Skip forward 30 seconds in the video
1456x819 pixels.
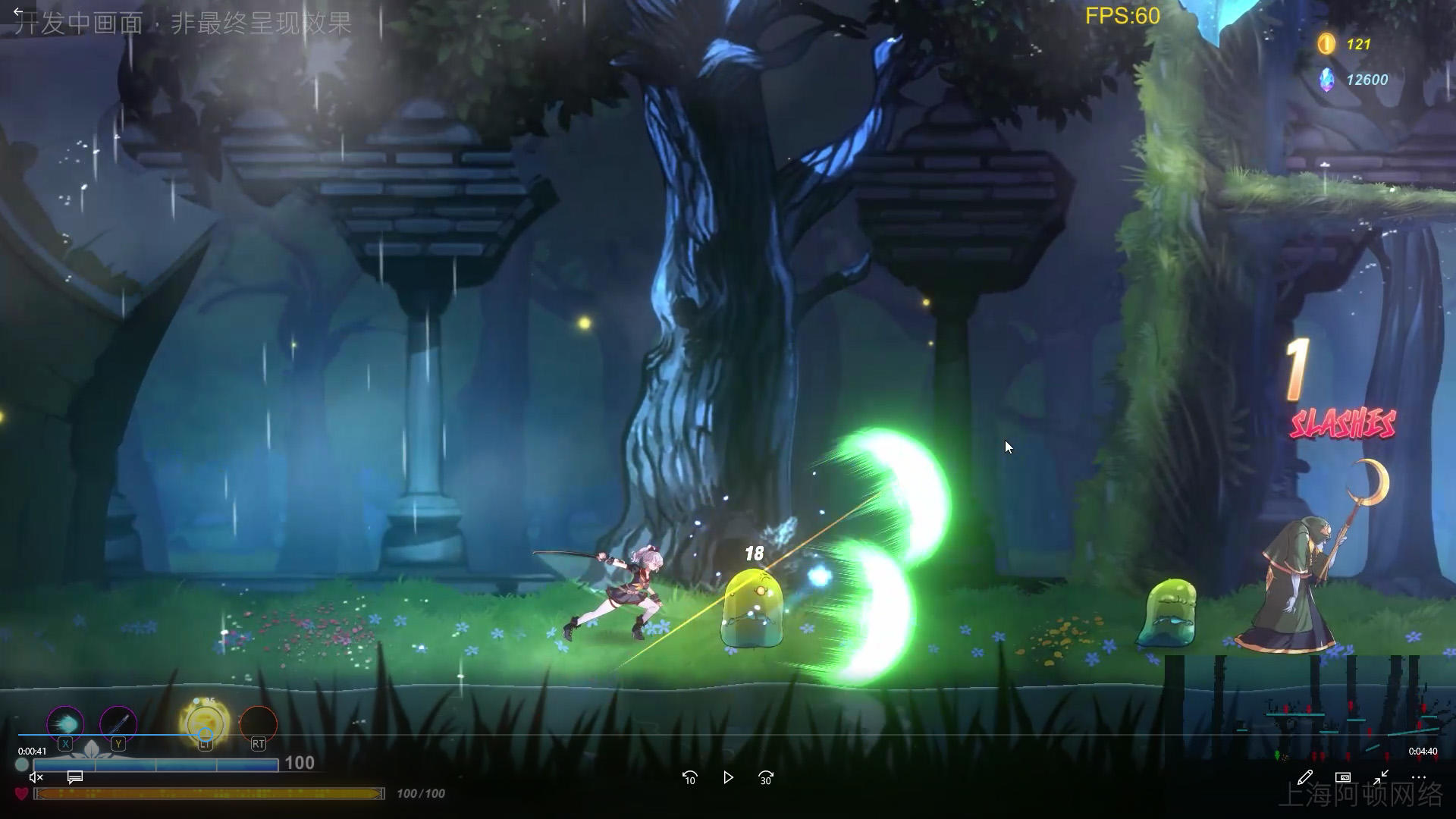pyautogui.click(x=766, y=777)
